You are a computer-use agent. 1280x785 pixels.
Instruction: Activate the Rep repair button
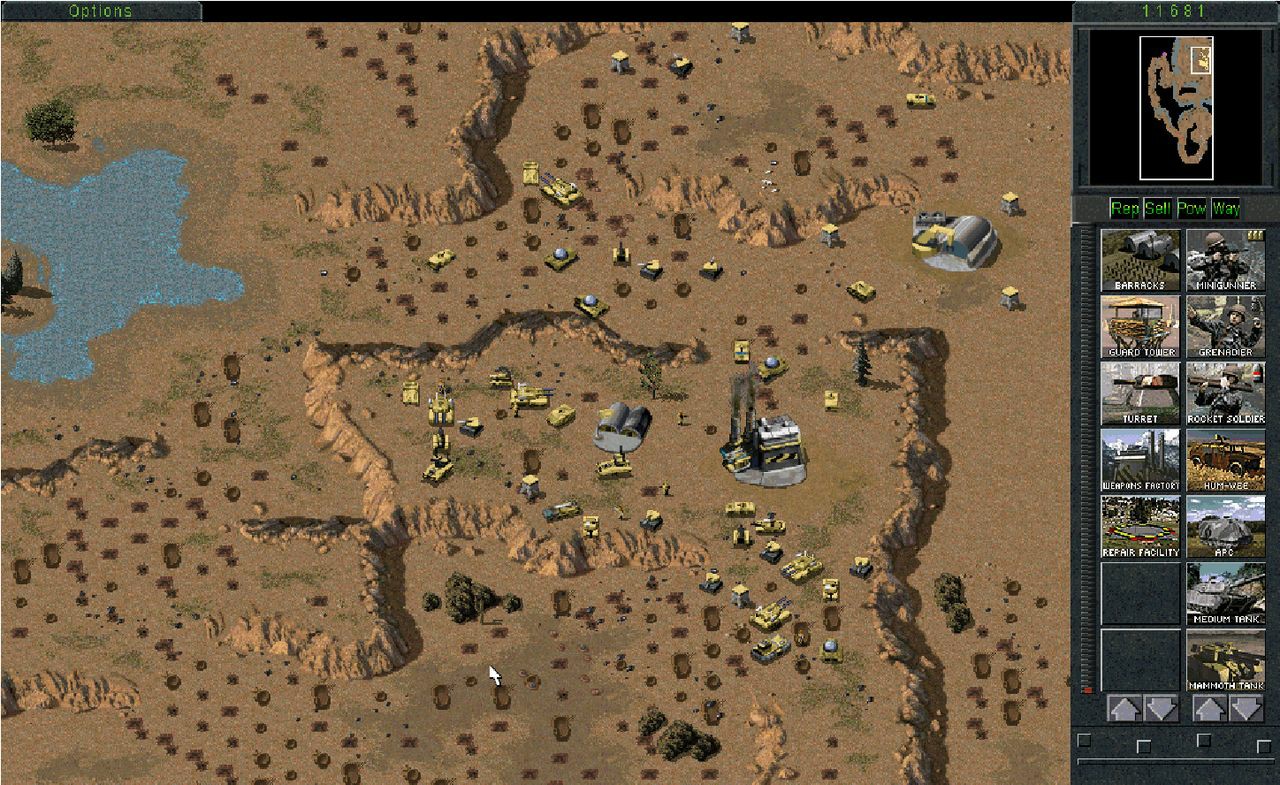1125,208
